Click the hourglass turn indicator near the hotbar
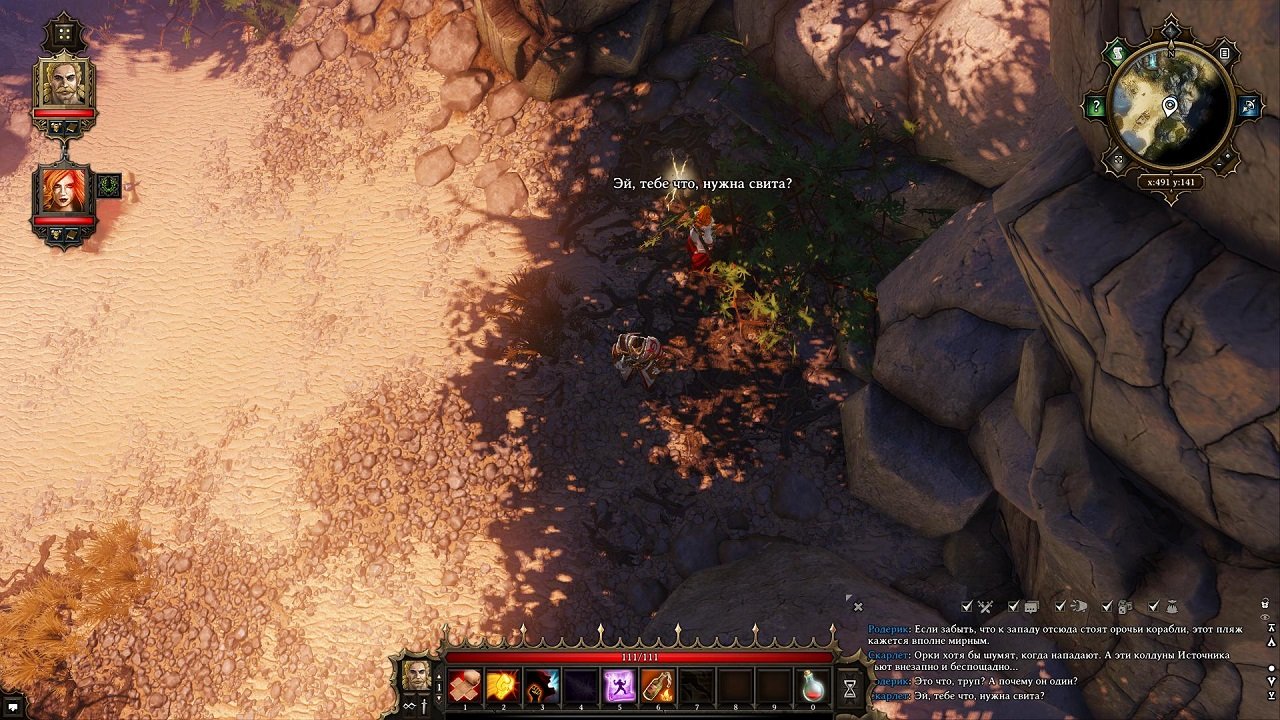The width and height of the screenshot is (1280, 720). (x=848, y=688)
